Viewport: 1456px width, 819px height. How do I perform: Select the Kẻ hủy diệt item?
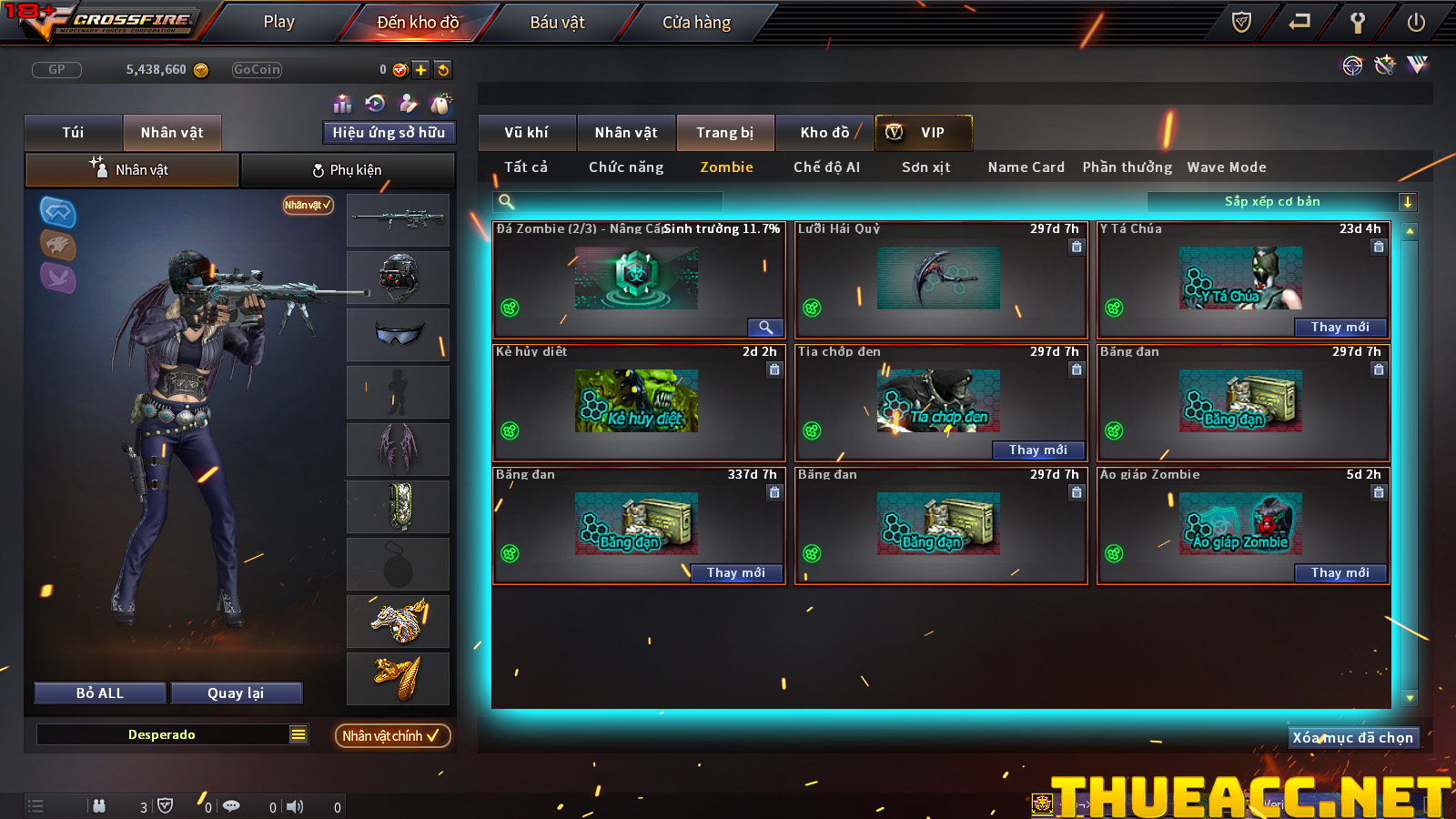tap(637, 401)
